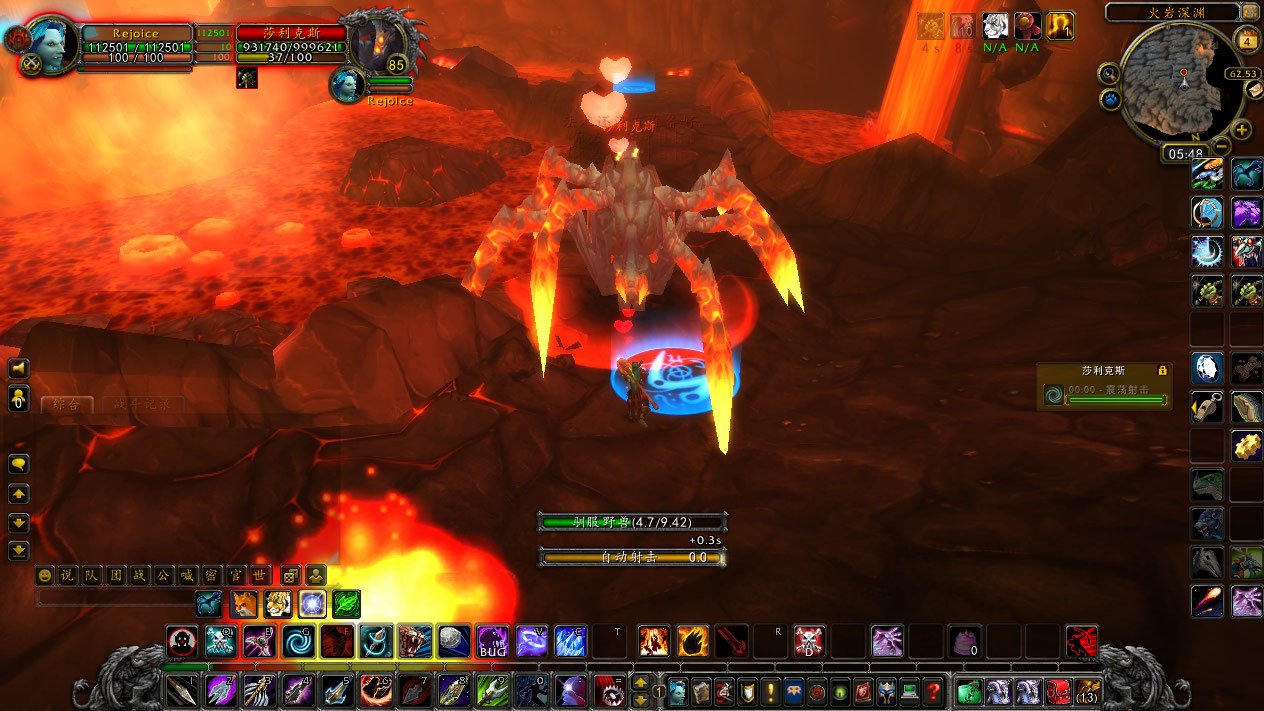Zoom out the minimap with the minus button
Screen dimensions: 1264x711
pyautogui.click(x=1222, y=146)
